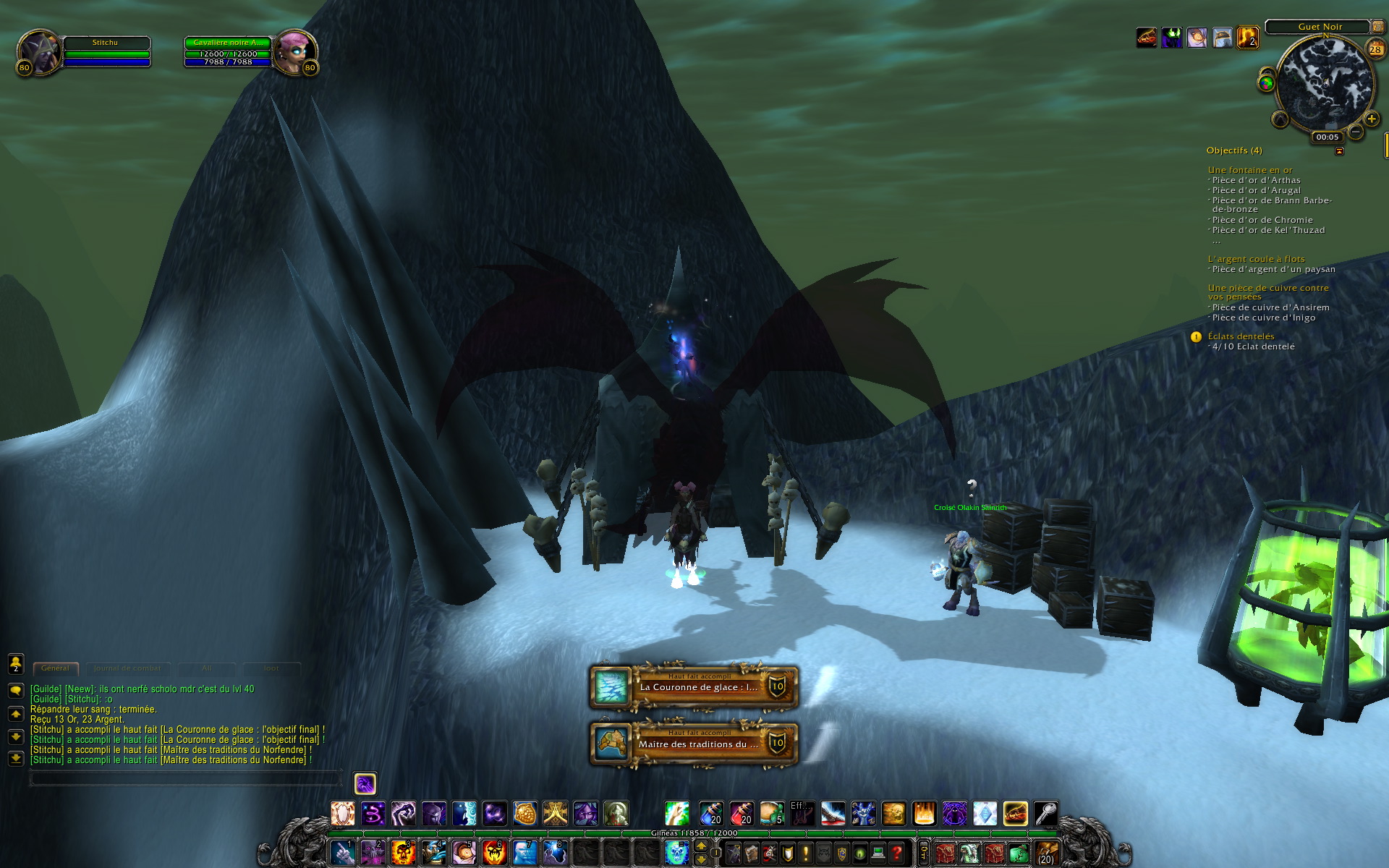The width and height of the screenshot is (1389, 868).
Task: Use the blue mana potion stack of 20
Action: click(x=711, y=814)
